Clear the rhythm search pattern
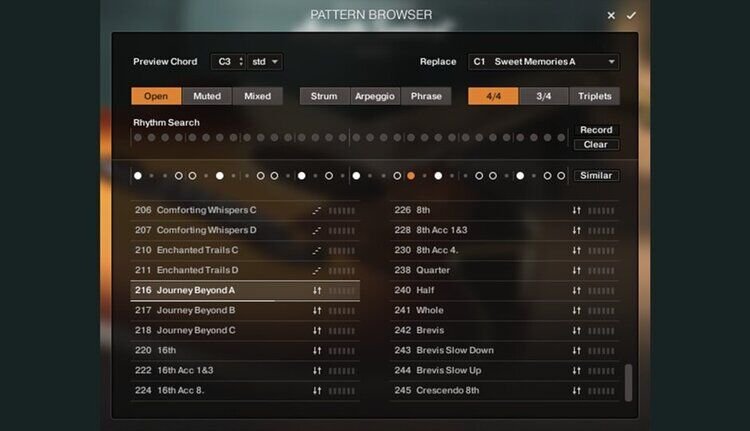The height and width of the screenshot is (431, 750). coord(596,145)
